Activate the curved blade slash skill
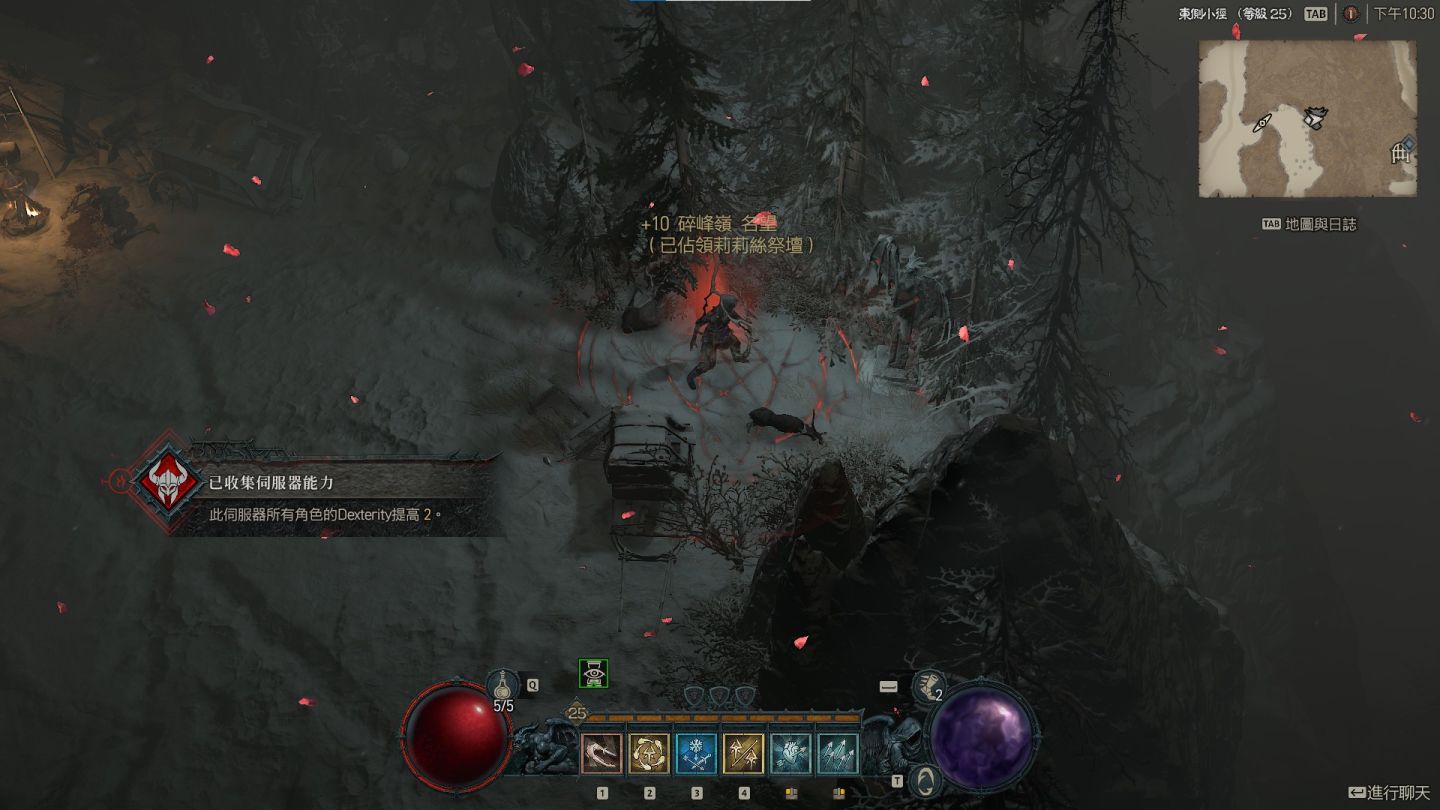 pyautogui.click(x=602, y=755)
